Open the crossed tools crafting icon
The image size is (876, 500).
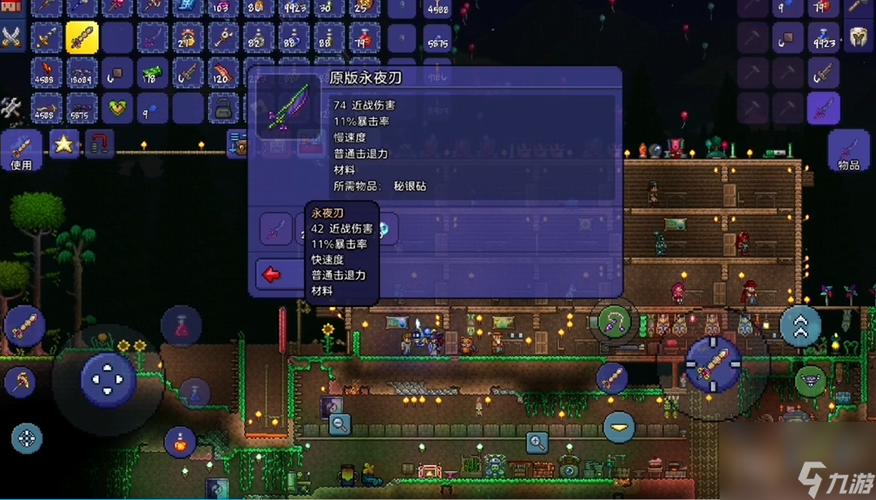coord(12,105)
